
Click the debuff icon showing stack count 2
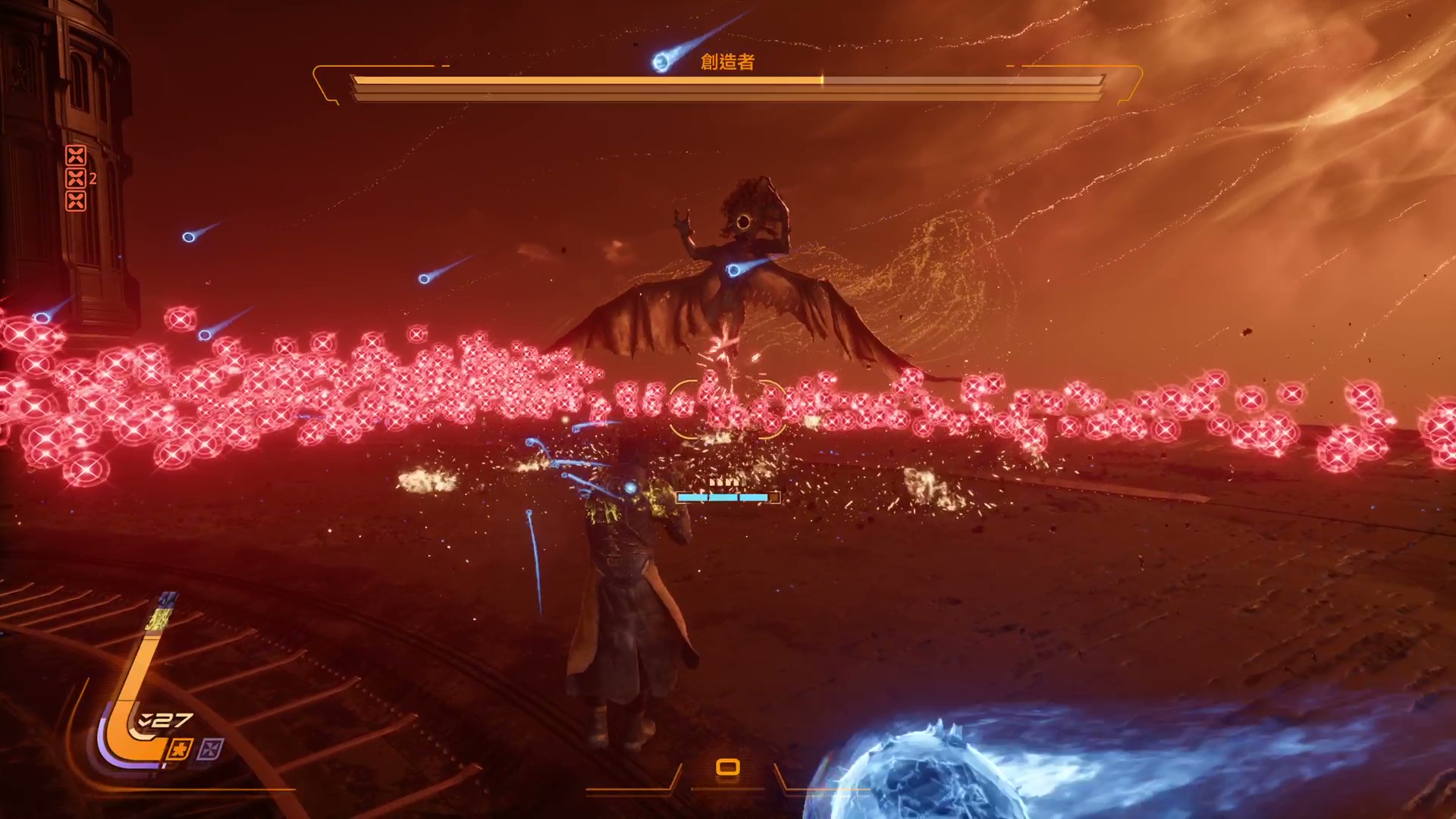point(76,178)
